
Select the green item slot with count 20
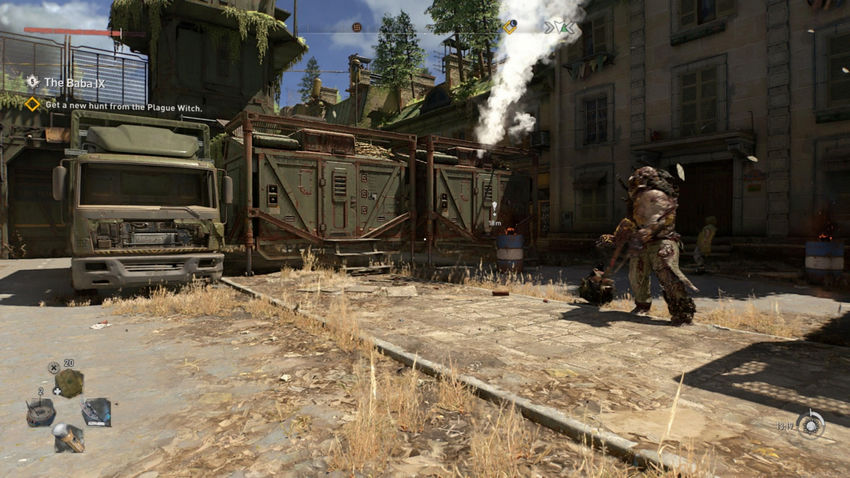(69, 382)
